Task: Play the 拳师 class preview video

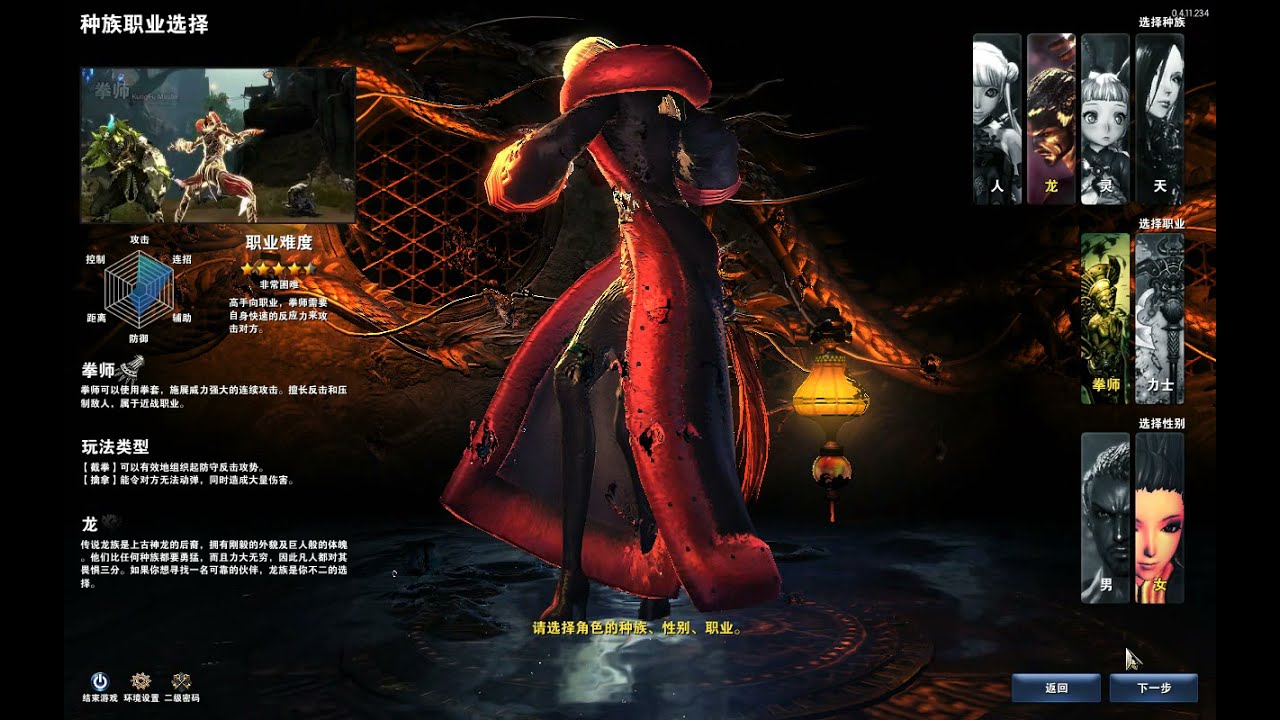Action: (218, 145)
